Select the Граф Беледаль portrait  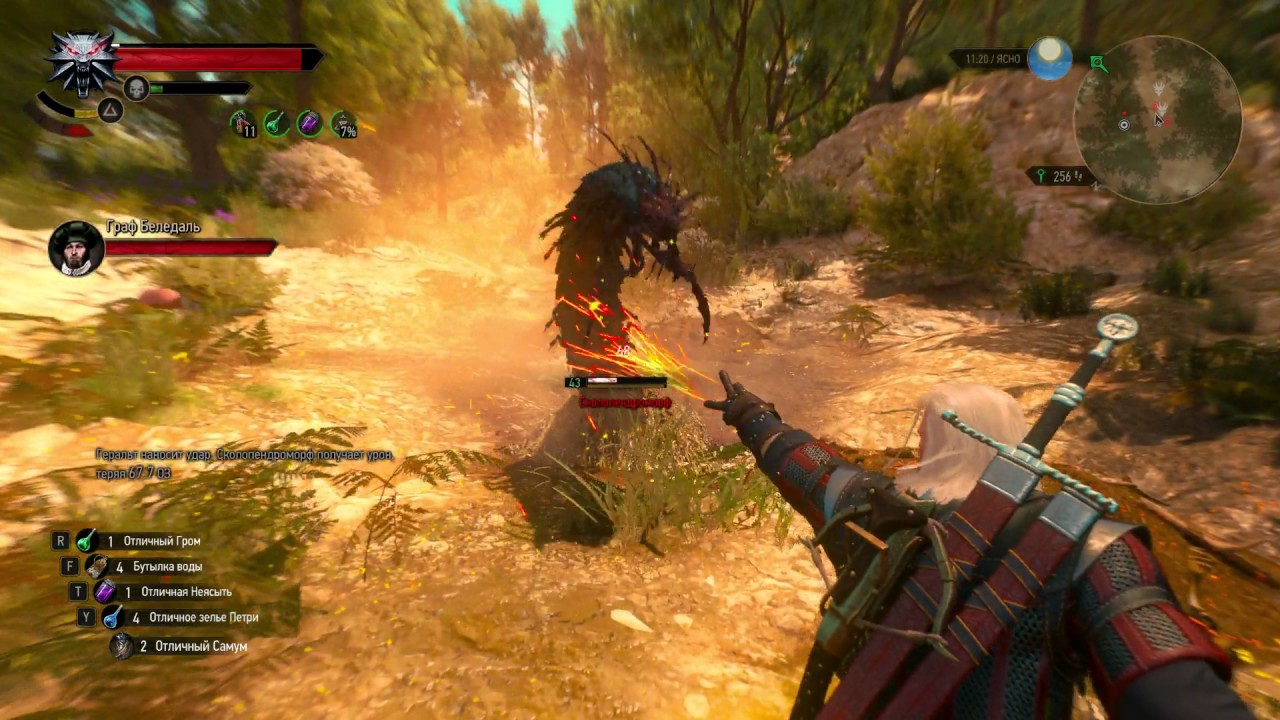[x=76, y=247]
